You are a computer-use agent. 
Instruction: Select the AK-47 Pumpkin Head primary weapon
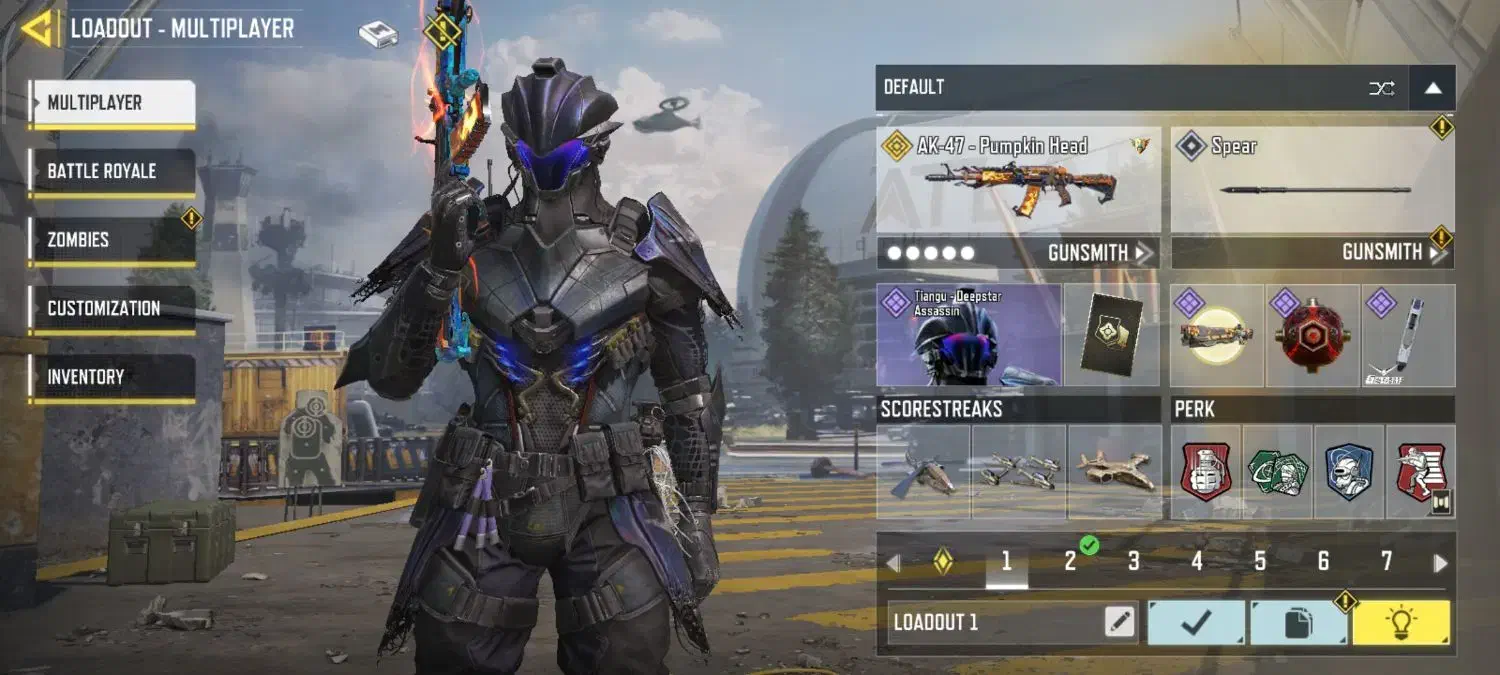tap(1018, 181)
